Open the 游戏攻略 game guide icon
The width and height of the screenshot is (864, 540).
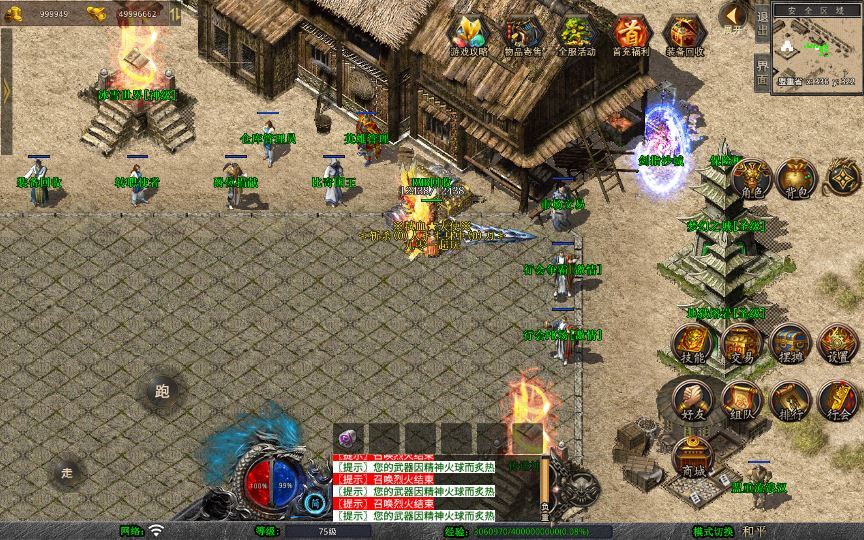[468, 33]
